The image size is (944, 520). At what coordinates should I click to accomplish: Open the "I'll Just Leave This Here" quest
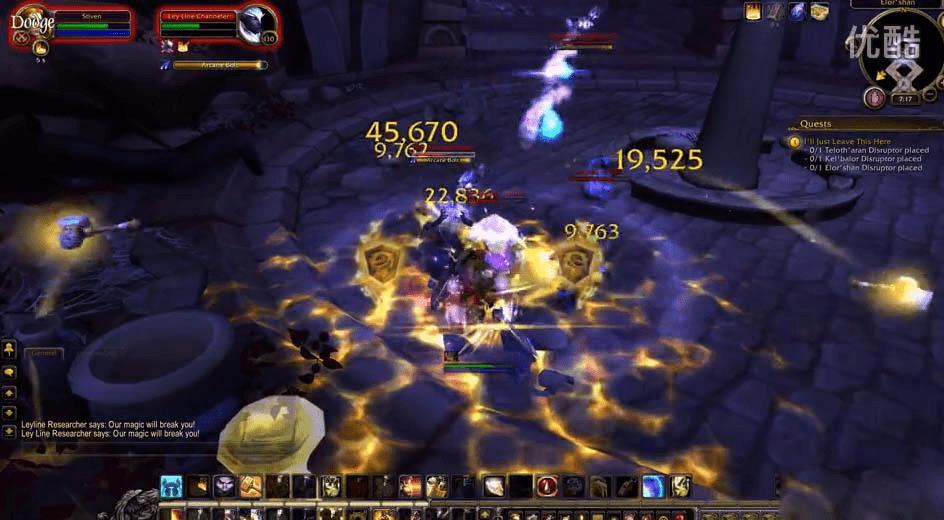845,141
